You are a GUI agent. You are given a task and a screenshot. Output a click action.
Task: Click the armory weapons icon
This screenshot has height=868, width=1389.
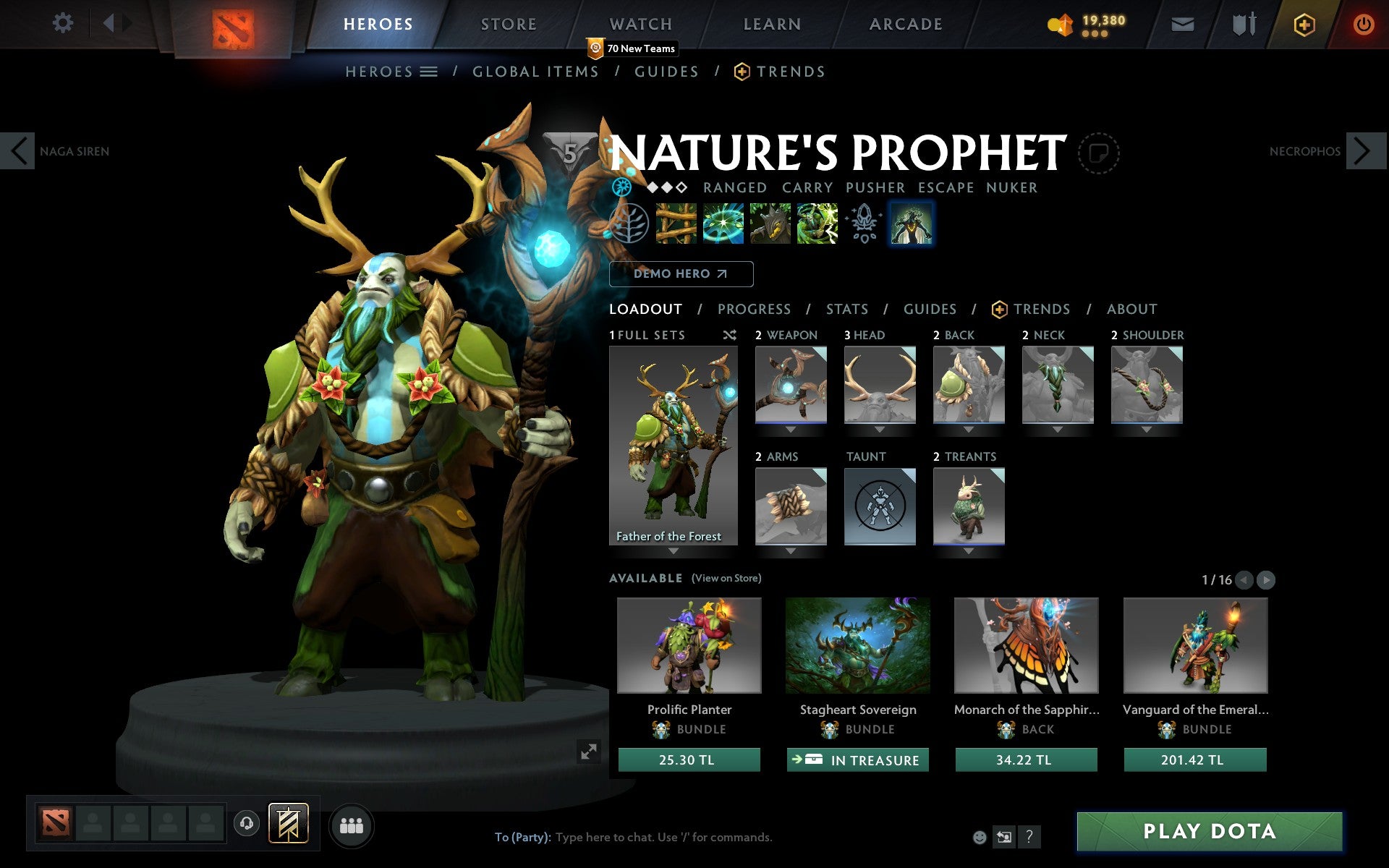tap(1242, 23)
